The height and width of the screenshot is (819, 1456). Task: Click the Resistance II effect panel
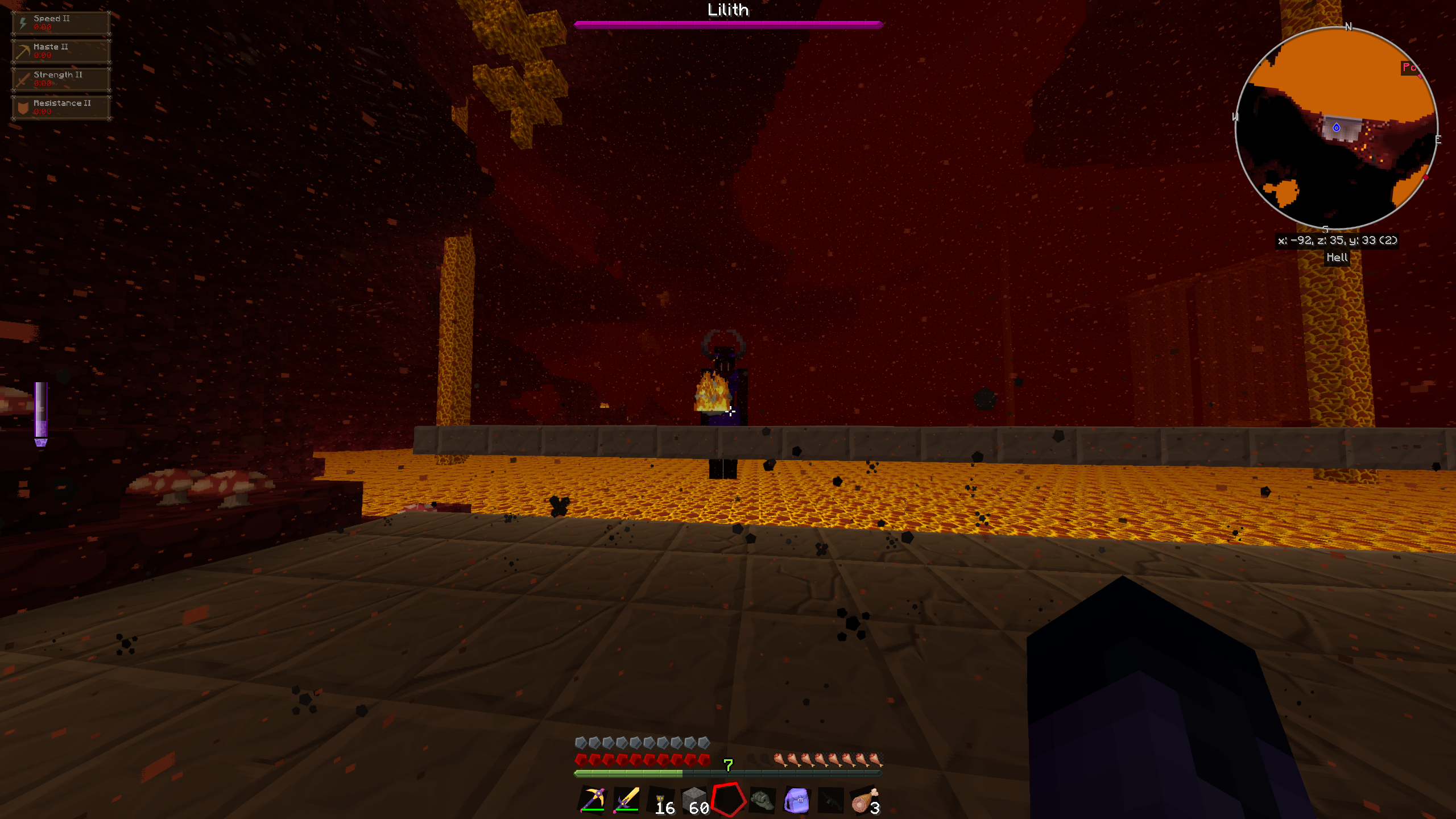tap(61, 107)
